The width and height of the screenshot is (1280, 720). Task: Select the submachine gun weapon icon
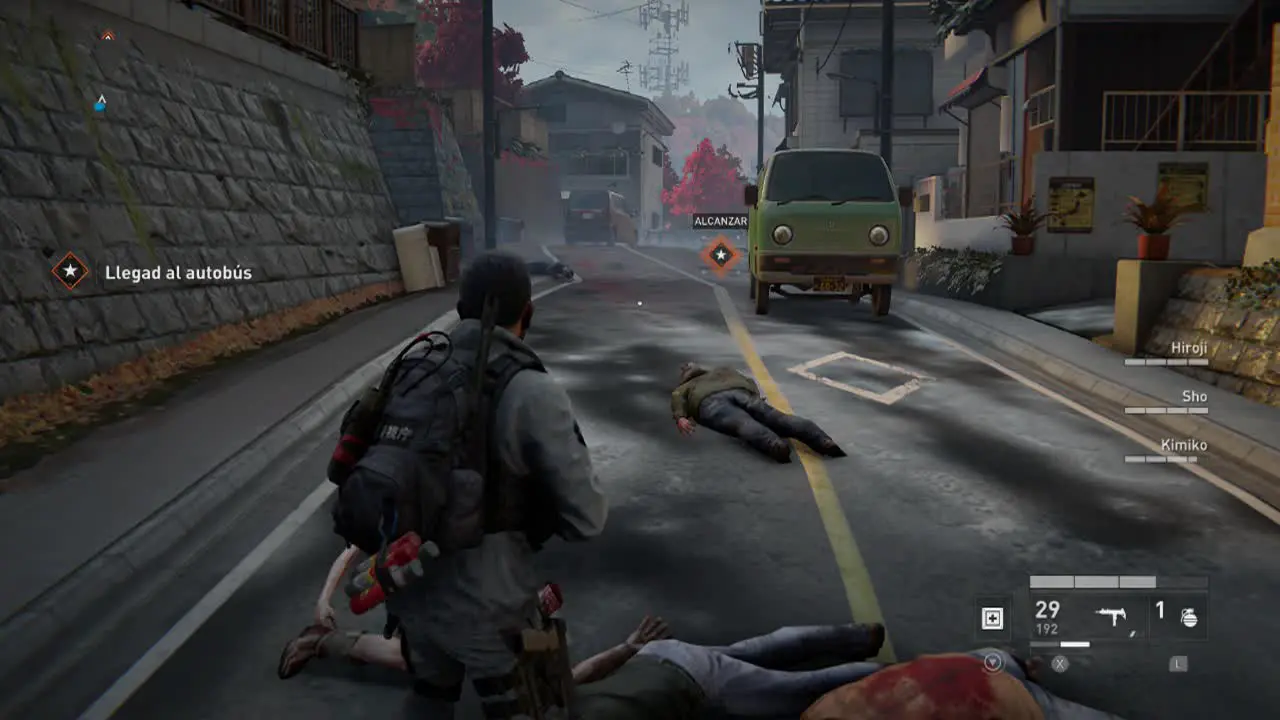pyautogui.click(x=1113, y=617)
